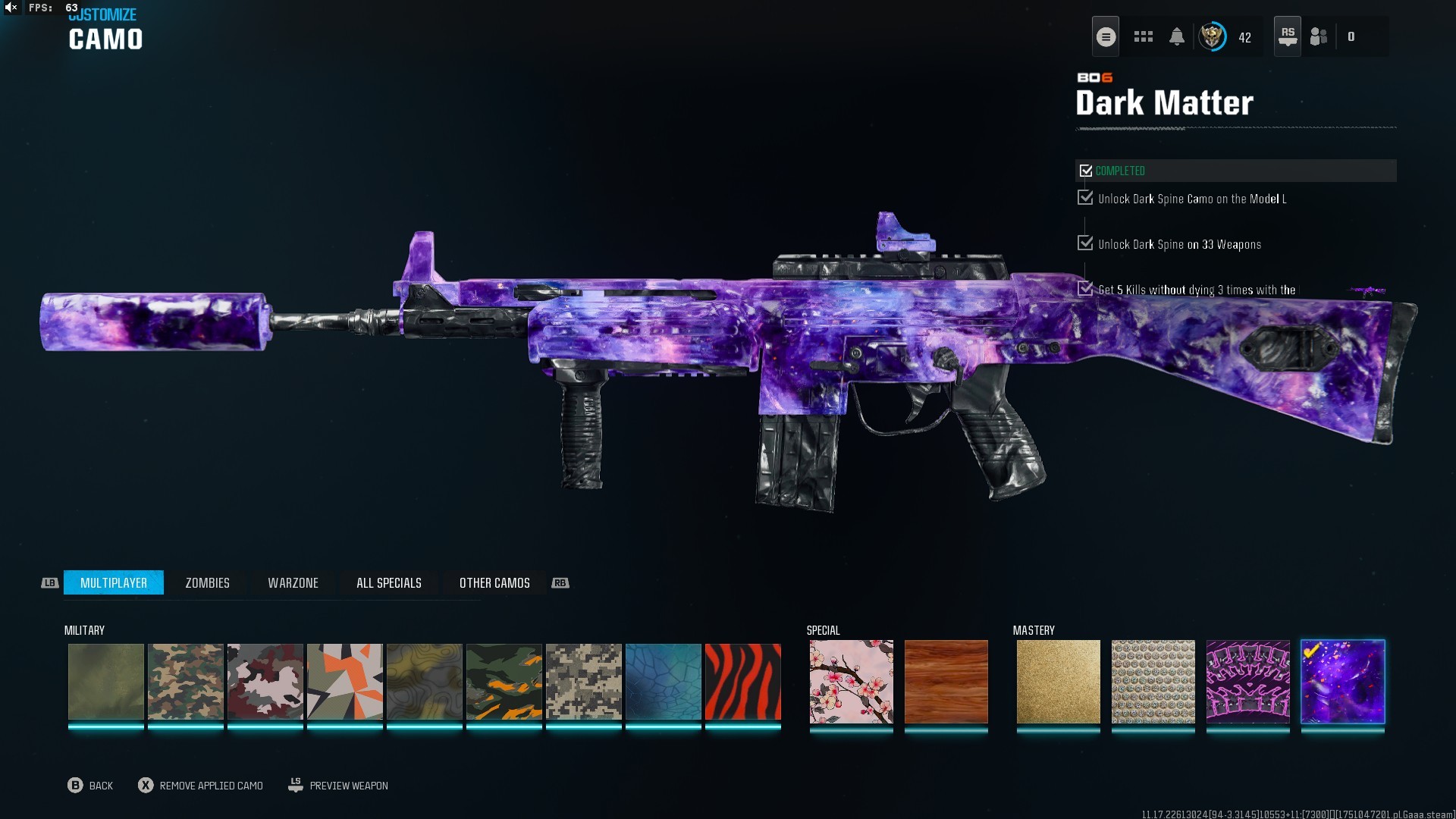
Task: Choose the wood grain special camo
Action: [x=946, y=681]
